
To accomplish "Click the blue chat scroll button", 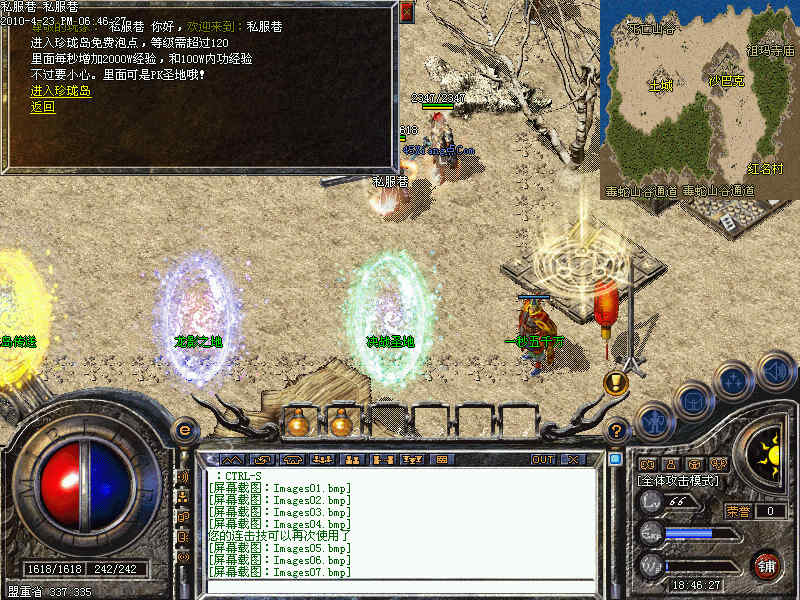I will [x=615, y=459].
